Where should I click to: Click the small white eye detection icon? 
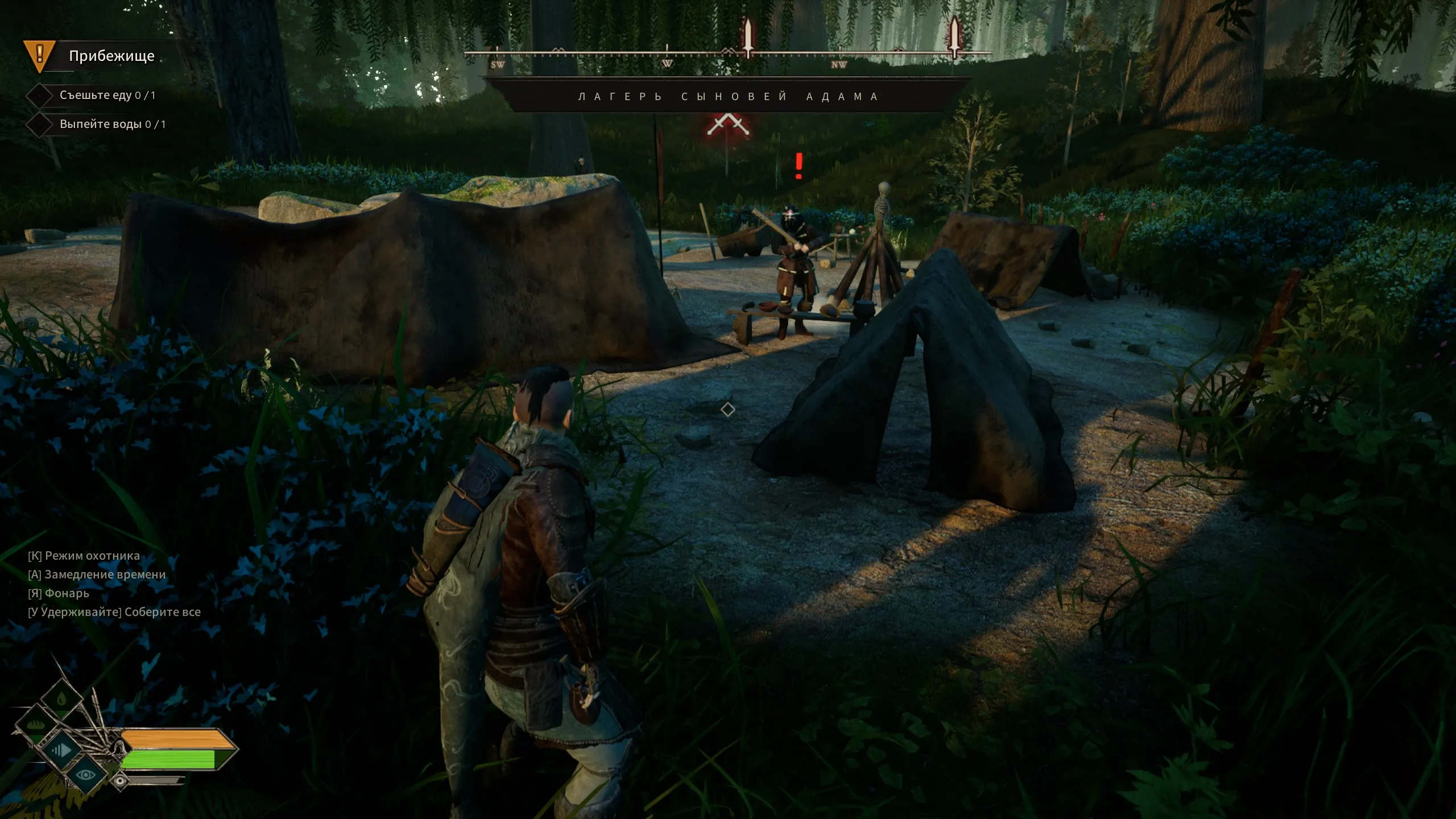pos(120,781)
